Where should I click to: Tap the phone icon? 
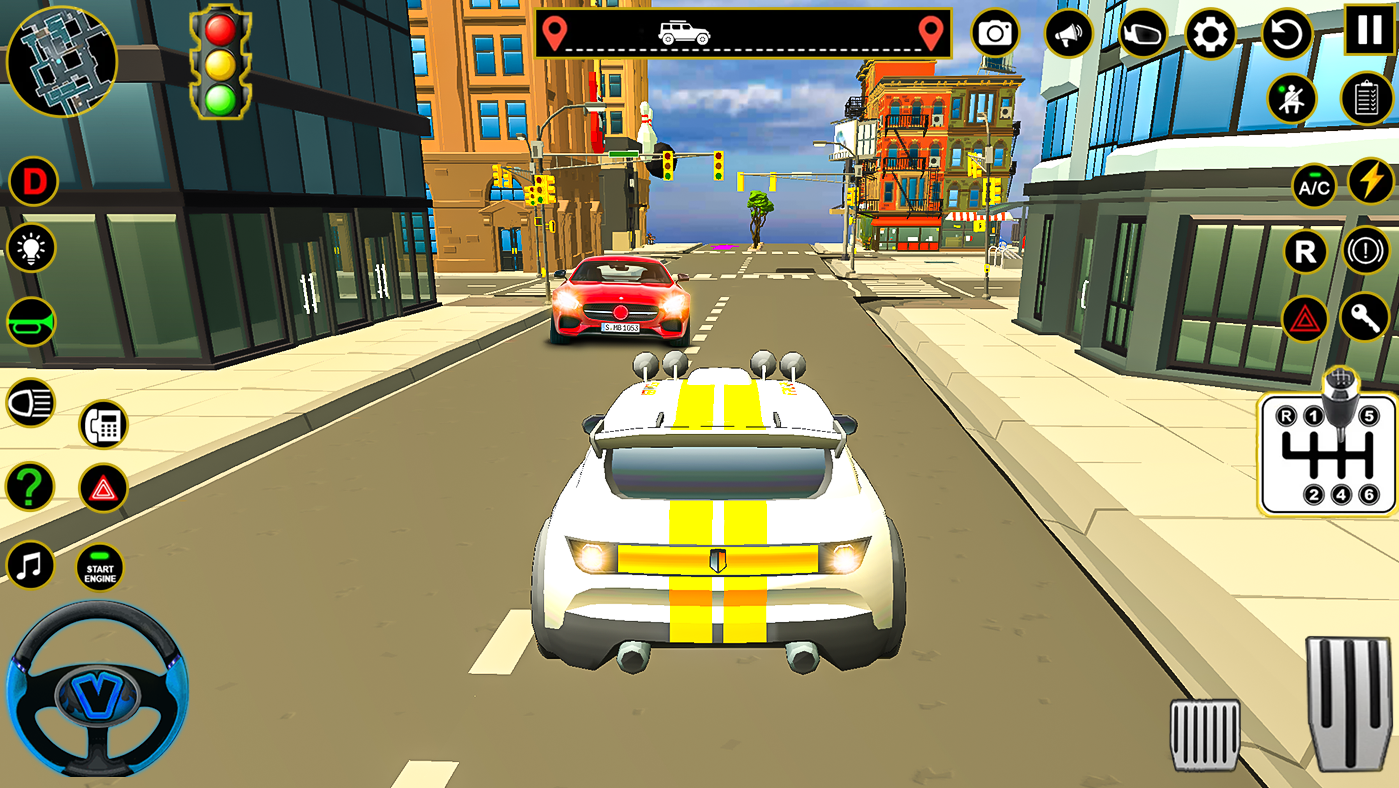[101, 424]
